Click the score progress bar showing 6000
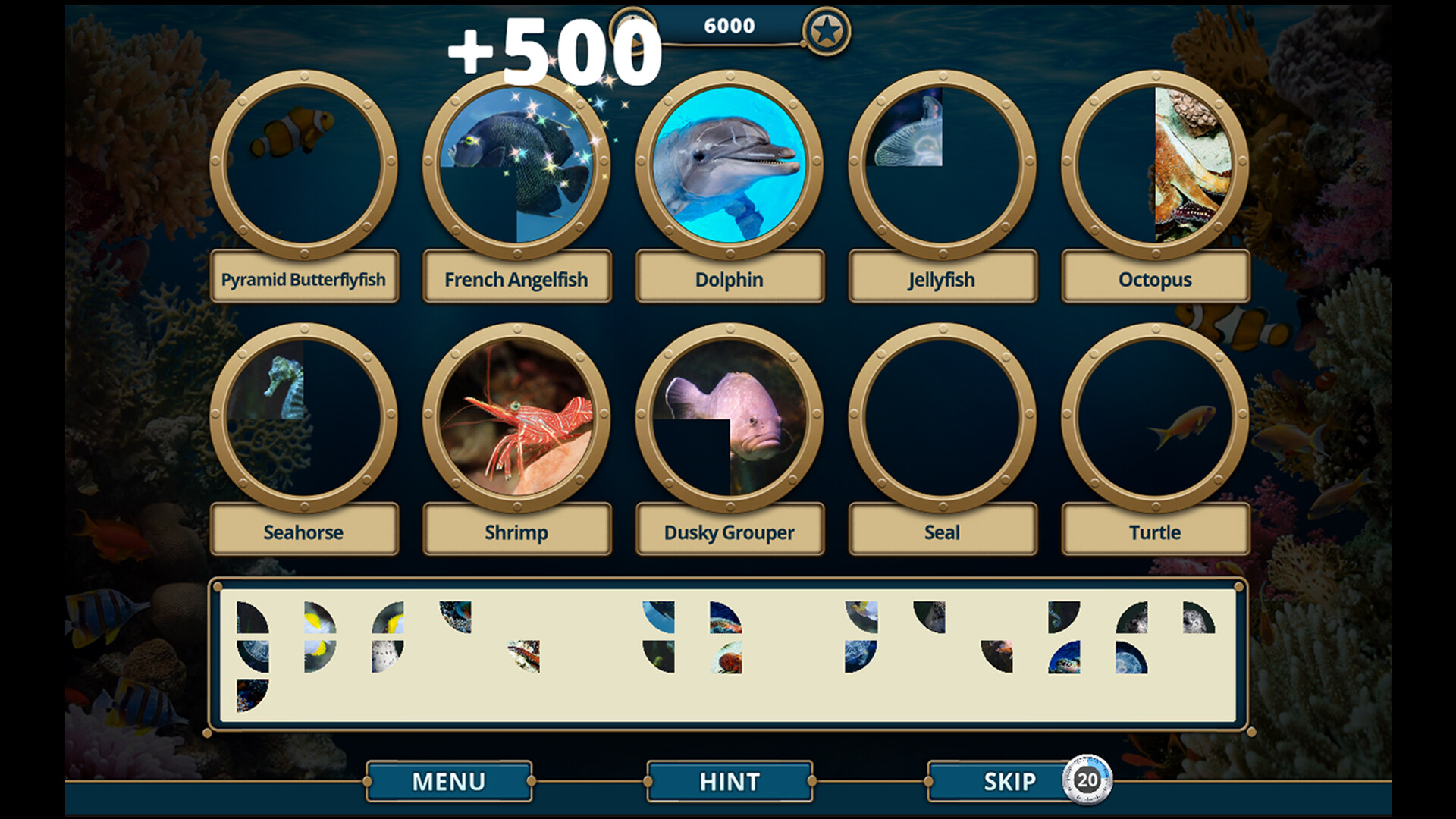The image size is (1456, 819). 726,25
